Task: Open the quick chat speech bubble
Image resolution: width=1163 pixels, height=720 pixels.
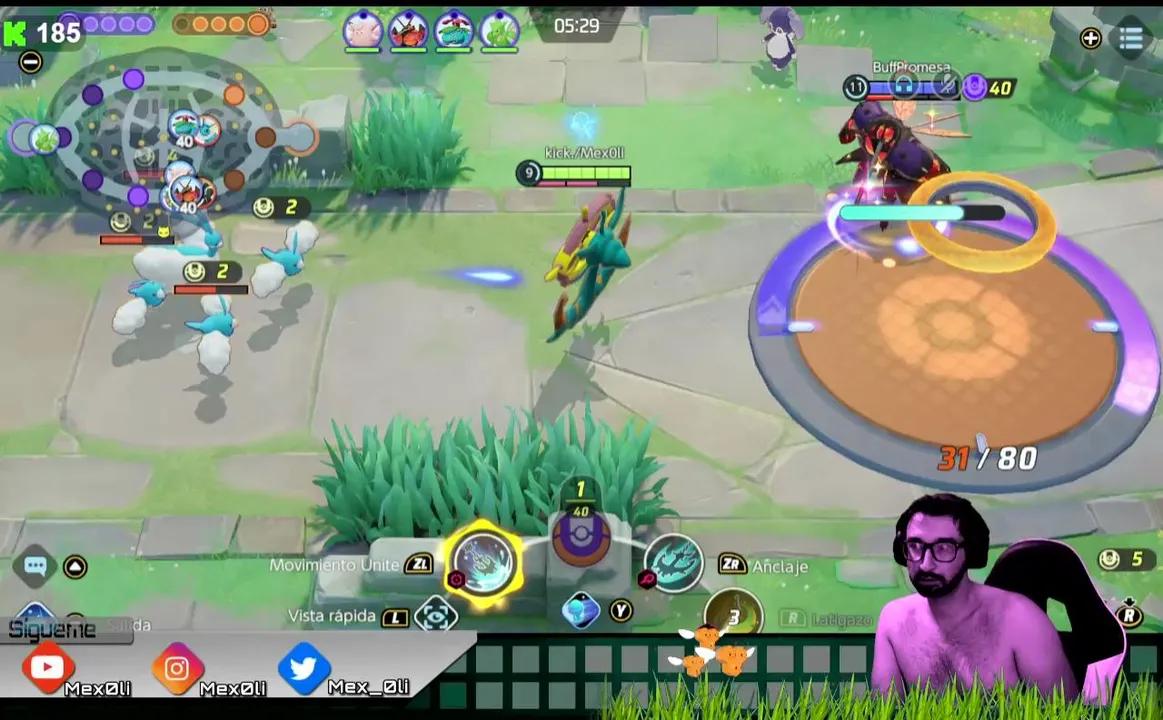Action: point(35,566)
